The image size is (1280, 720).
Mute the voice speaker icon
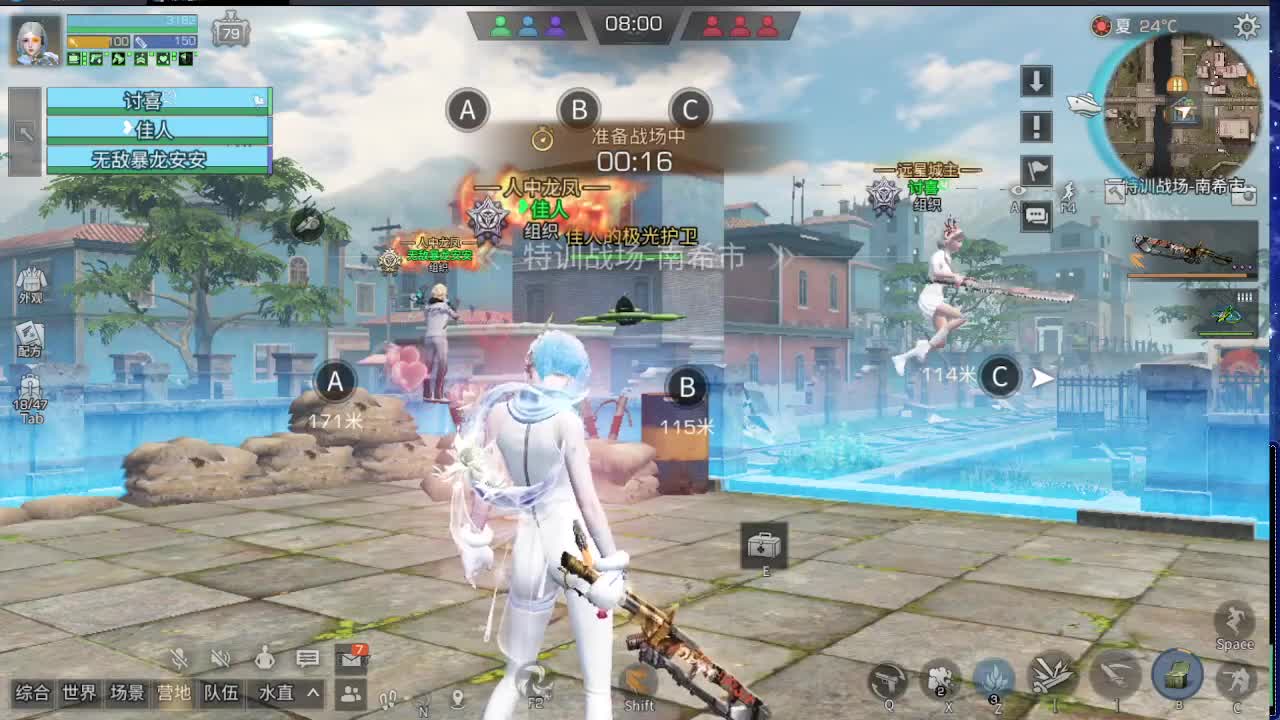point(220,658)
